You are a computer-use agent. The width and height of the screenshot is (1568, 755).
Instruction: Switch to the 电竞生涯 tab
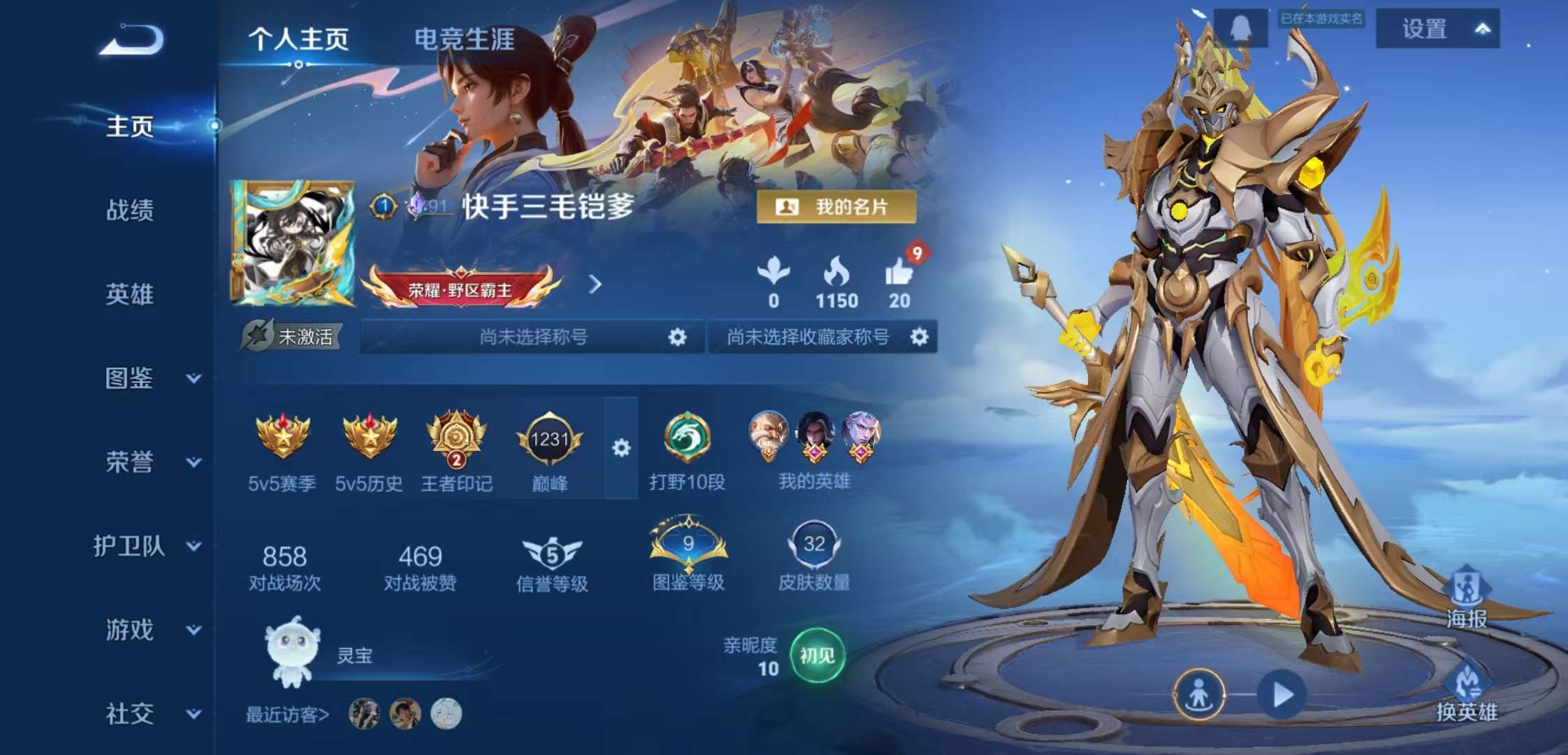[x=465, y=41]
